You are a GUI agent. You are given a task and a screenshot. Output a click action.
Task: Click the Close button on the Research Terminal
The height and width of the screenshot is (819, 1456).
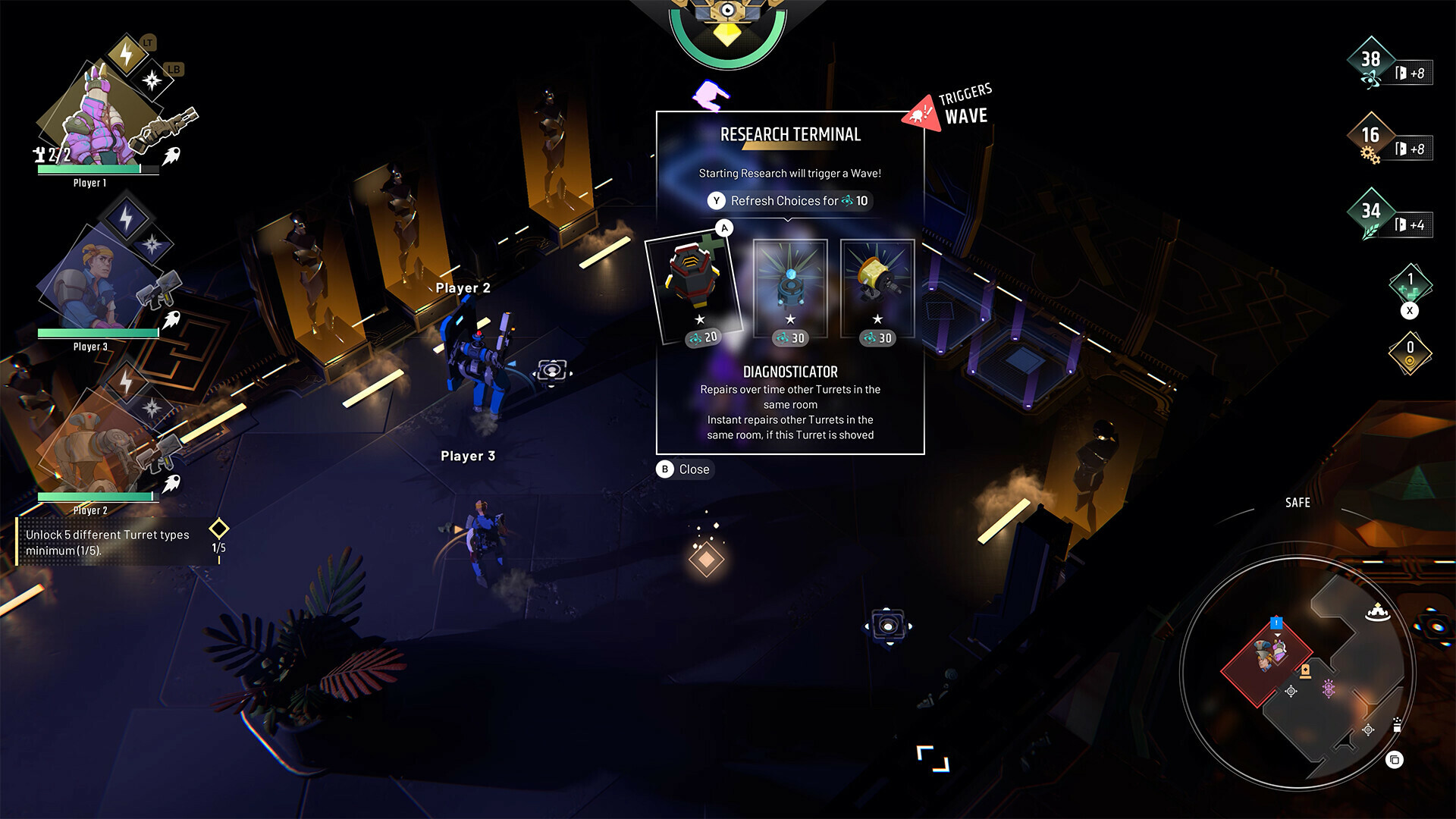tap(683, 469)
